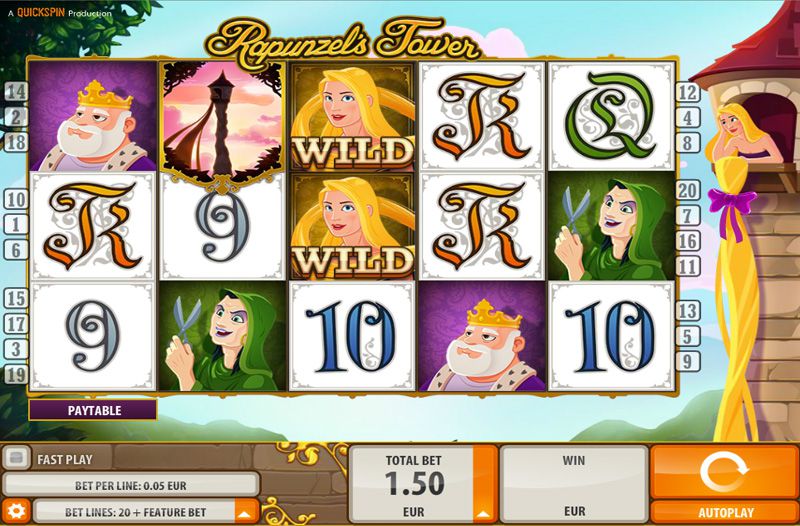Select payline number 18 marker
800x526 pixels.
pos(16,143)
